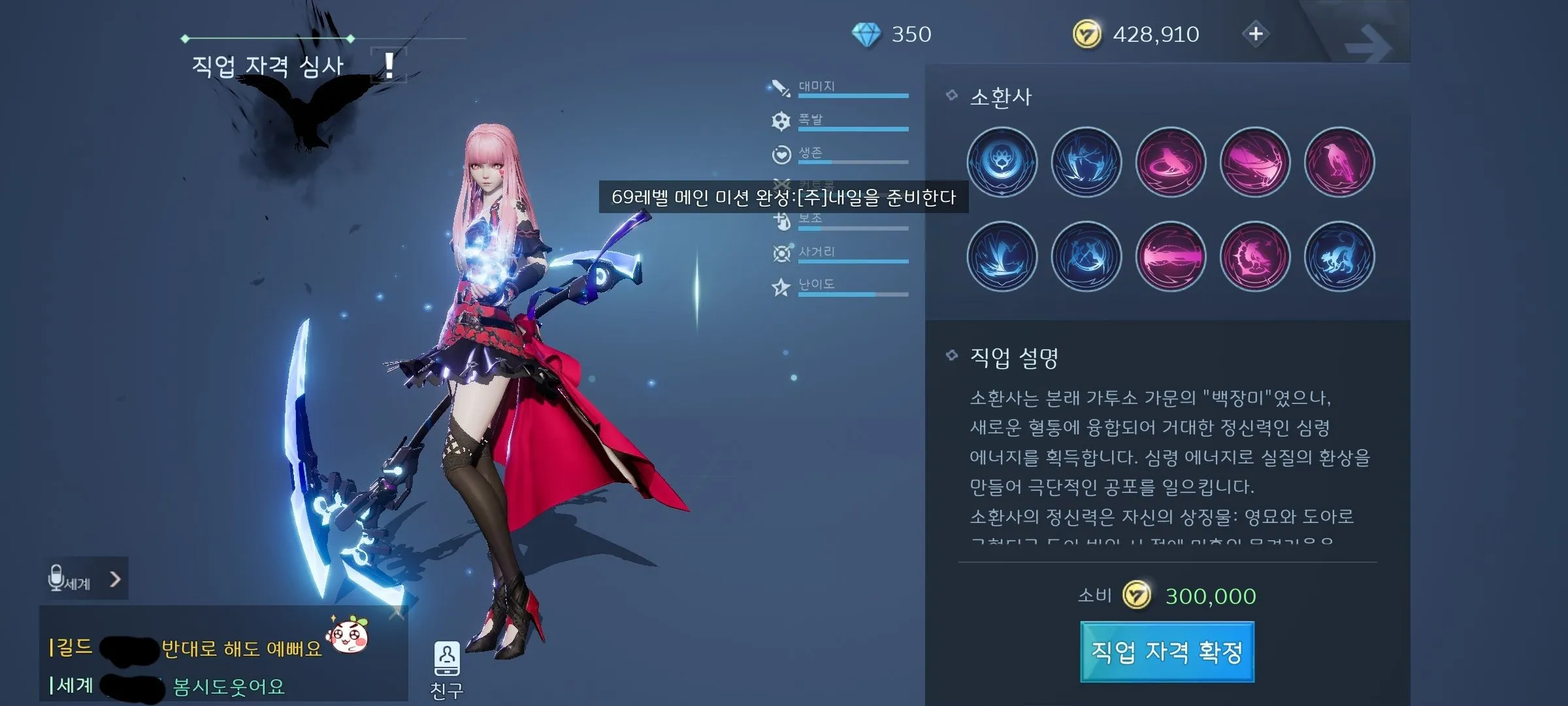Viewport: 1568px width, 706px height.
Task: Select the paw and crescent moon skill
Action: pos(1002,162)
